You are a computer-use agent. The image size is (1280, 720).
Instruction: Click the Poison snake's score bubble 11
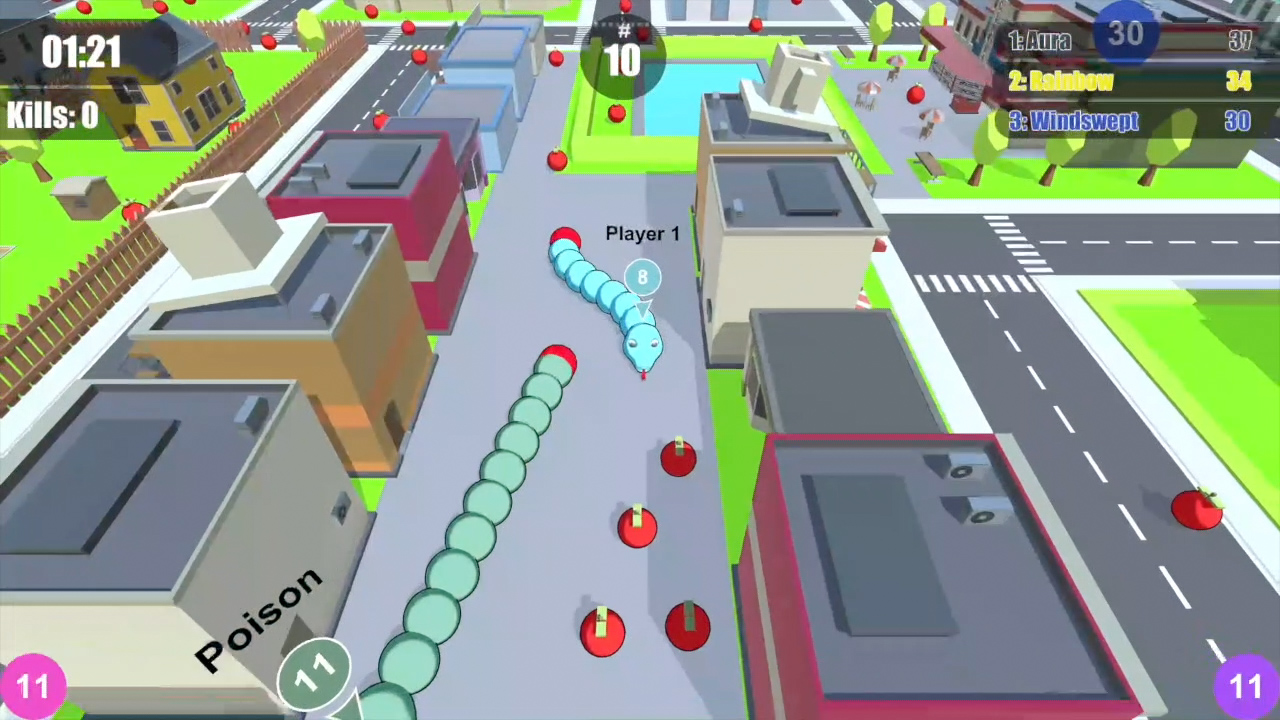[313, 672]
